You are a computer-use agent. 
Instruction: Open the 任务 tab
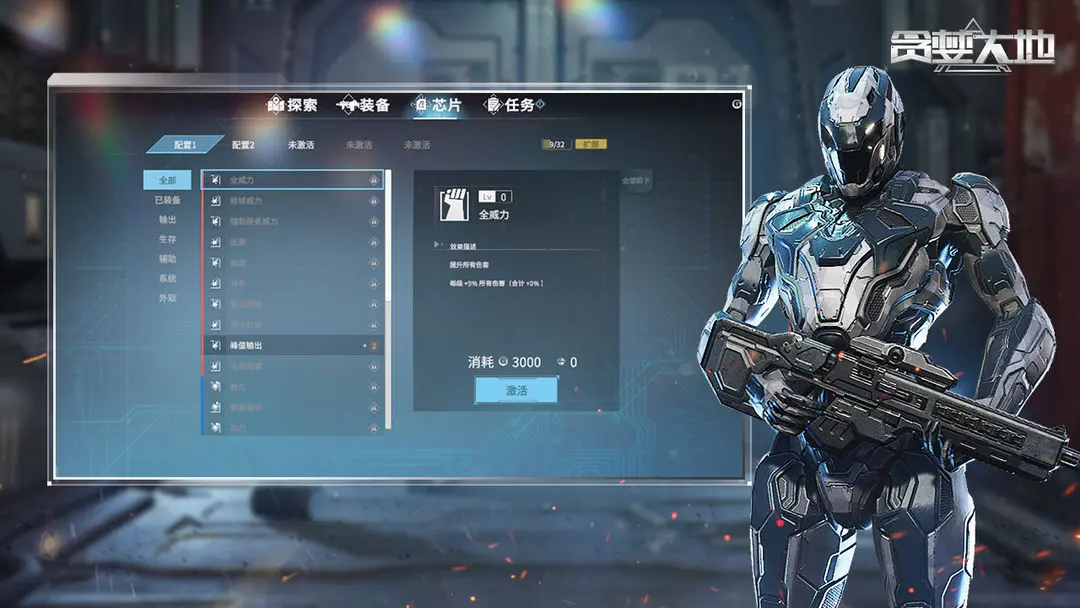pos(509,105)
